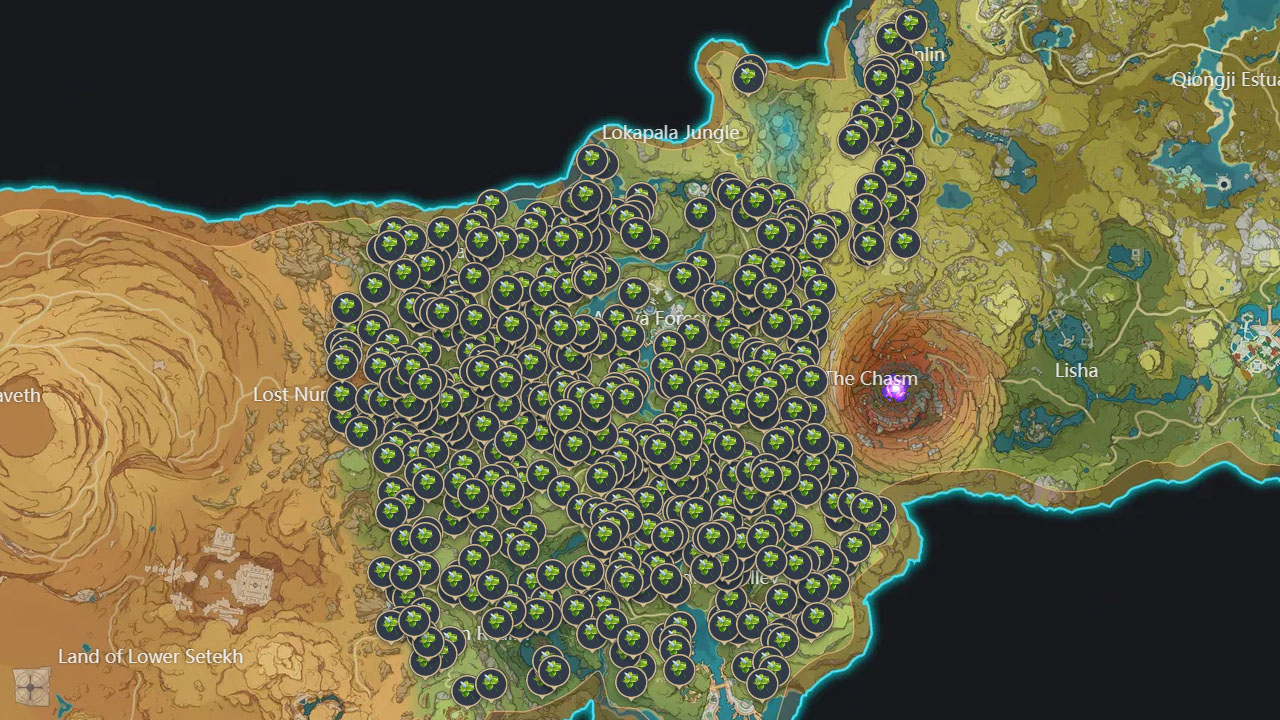Select the lotus marker directly below Lokapala Jungle label
1280x720 pixels.
coord(699,212)
